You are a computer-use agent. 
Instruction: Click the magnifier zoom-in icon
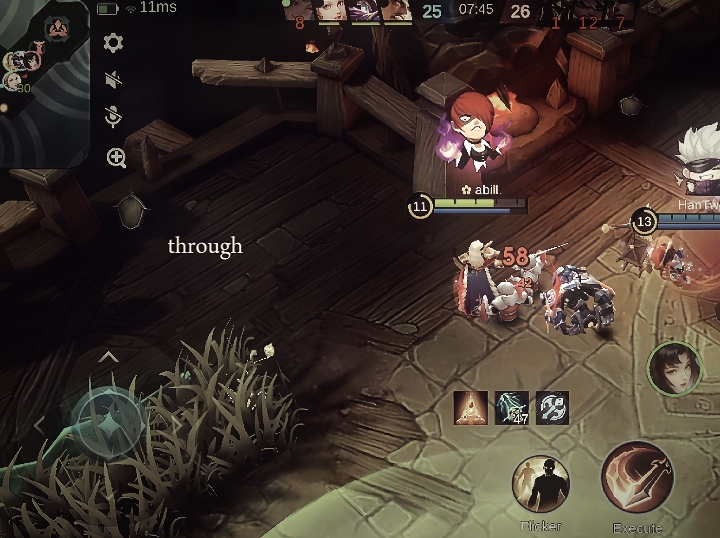[x=116, y=158]
